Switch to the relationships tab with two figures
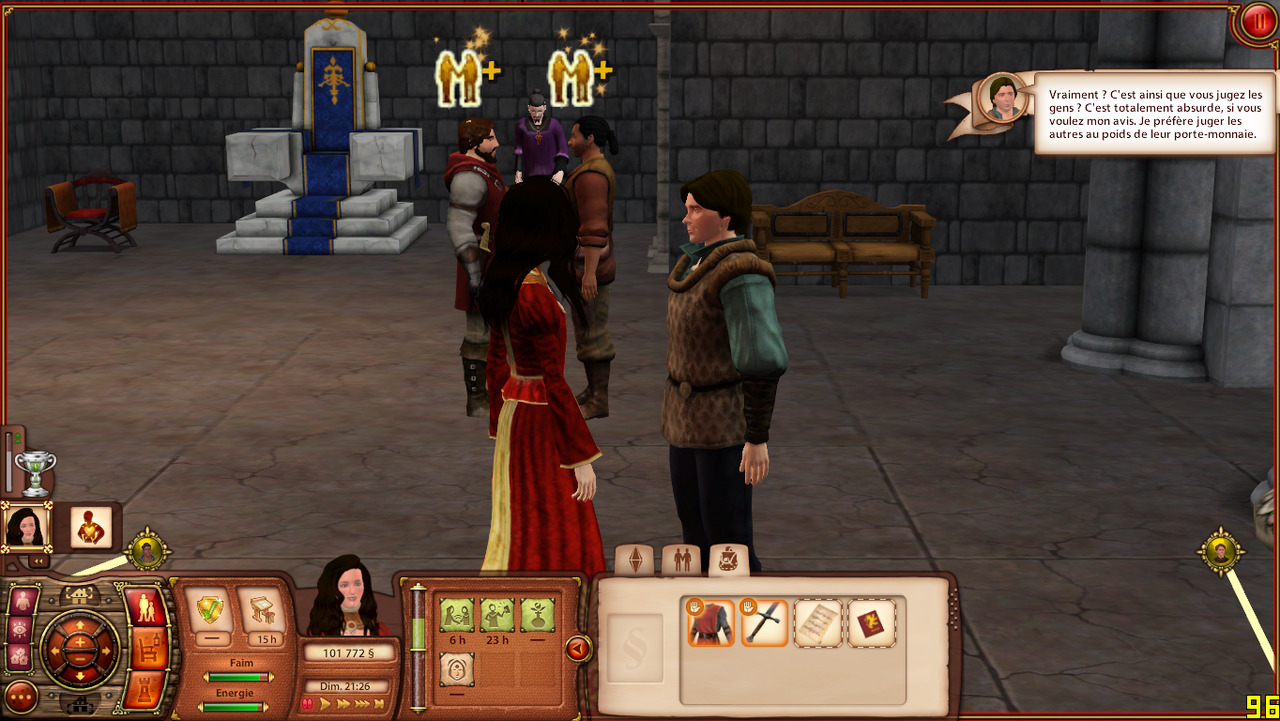The height and width of the screenshot is (721, 1280). click(x=682, y=561)
